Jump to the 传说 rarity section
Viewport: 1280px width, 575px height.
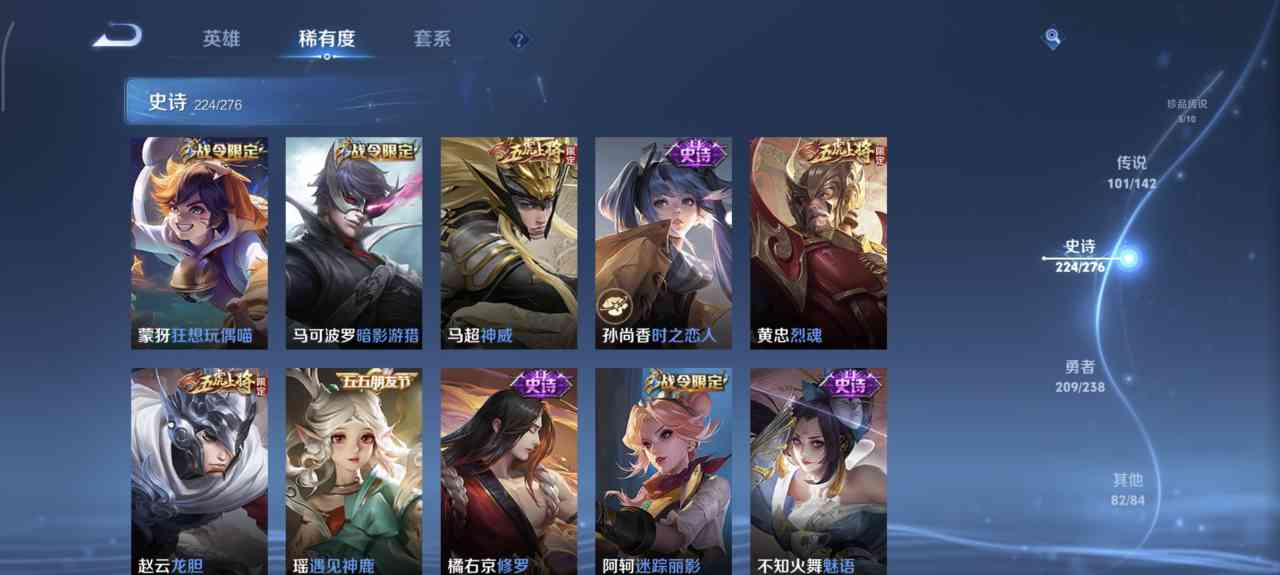click(x=1131, y=172)
